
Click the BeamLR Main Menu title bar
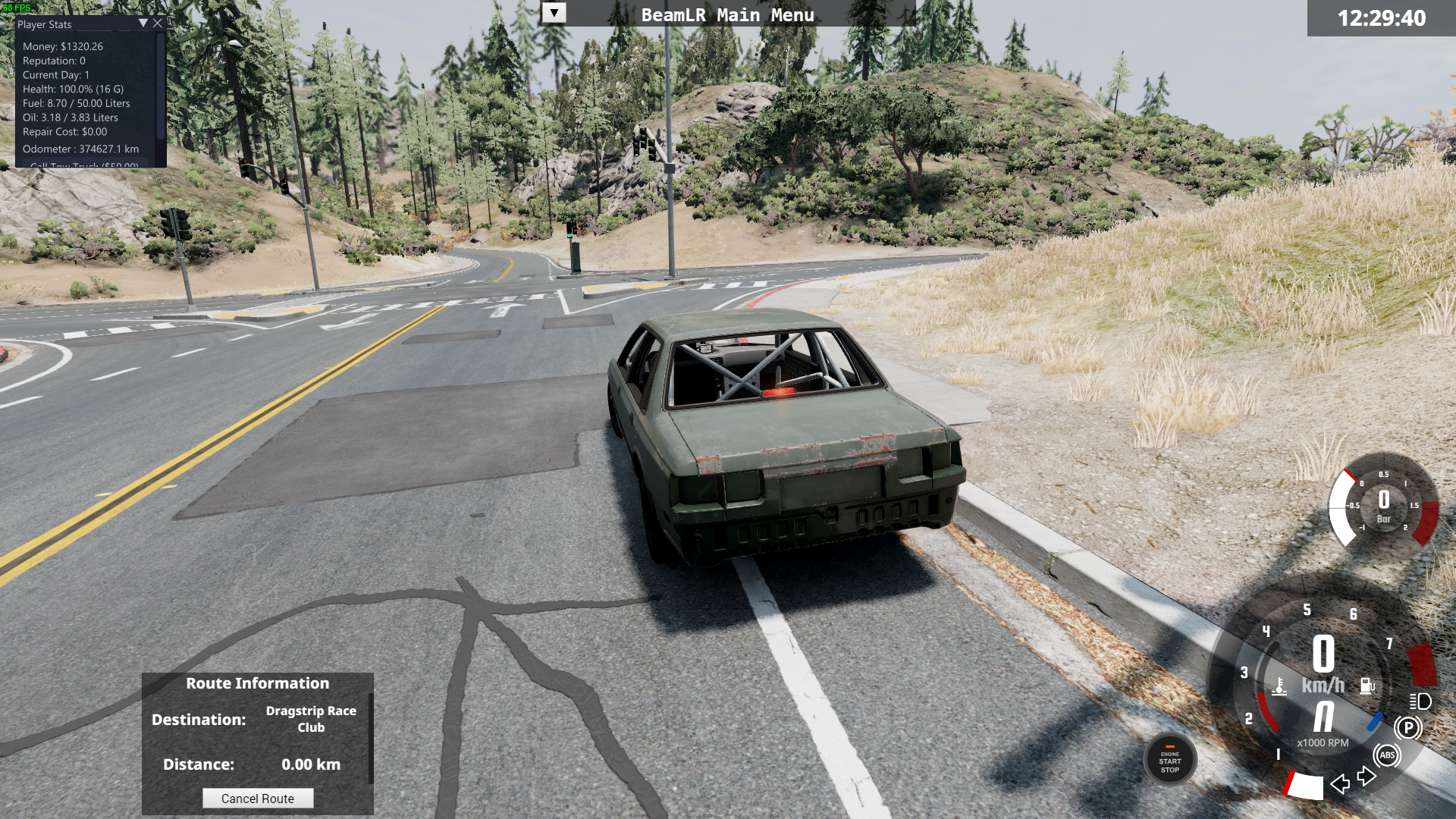tap(728, 14)
